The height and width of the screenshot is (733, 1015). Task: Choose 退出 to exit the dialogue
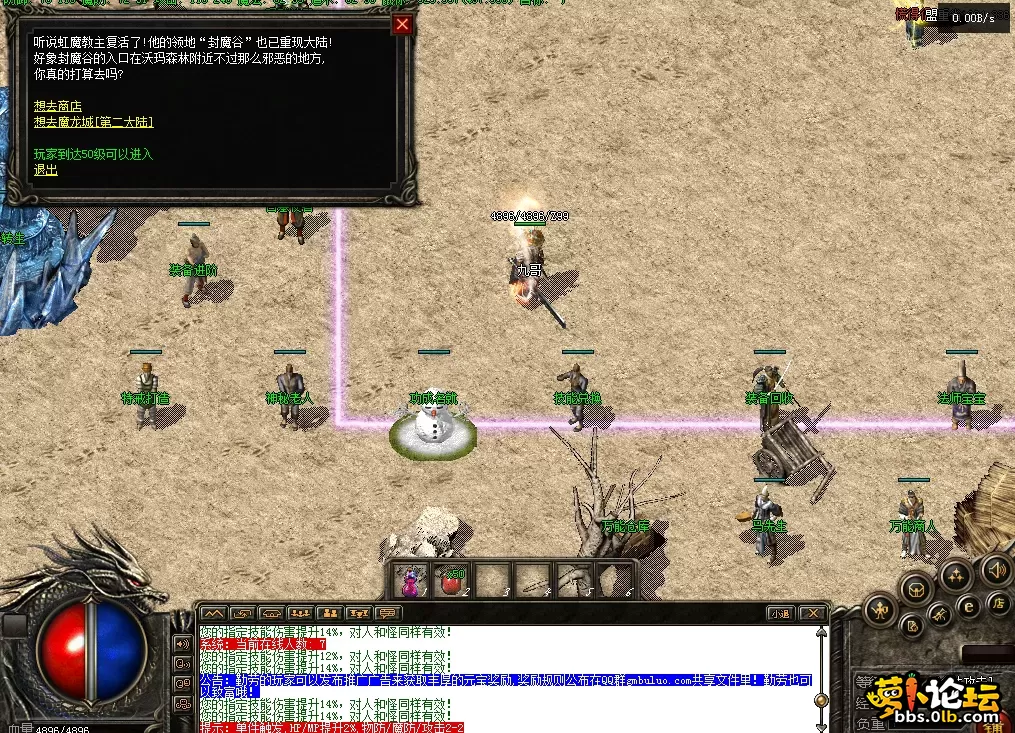click(46, 170)
